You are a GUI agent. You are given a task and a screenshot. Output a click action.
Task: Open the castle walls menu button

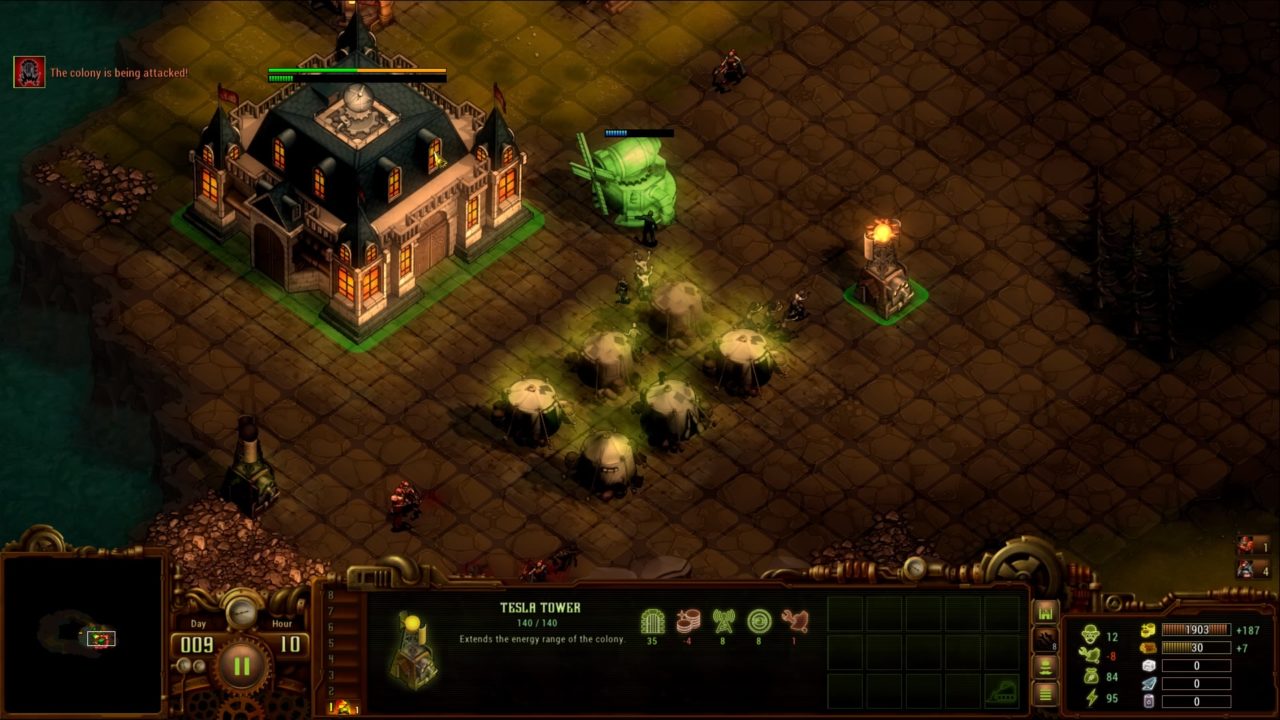point(1045,612)
